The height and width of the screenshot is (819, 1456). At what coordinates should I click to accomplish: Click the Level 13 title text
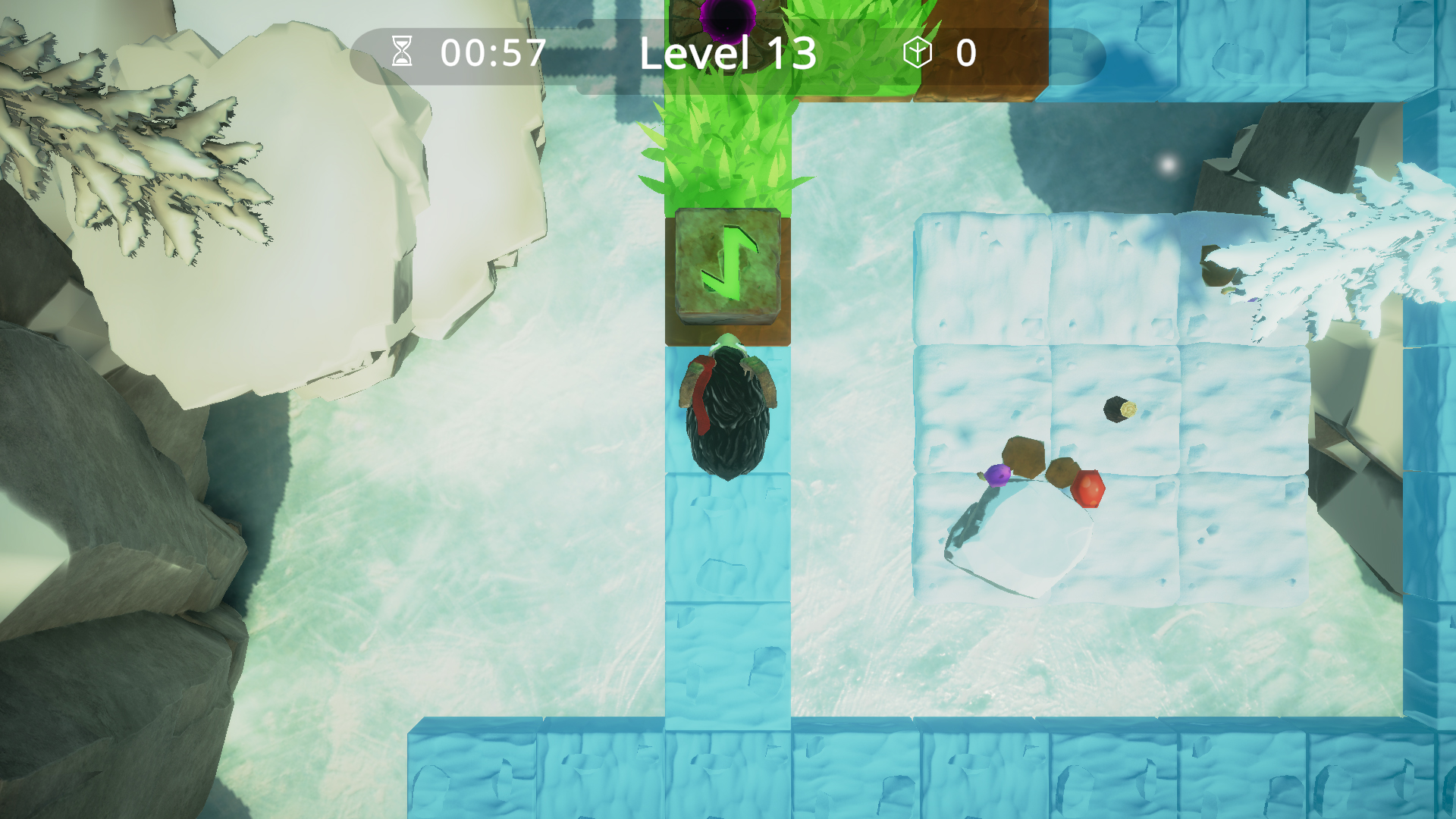pyautogui.click(x=726, y=53)
